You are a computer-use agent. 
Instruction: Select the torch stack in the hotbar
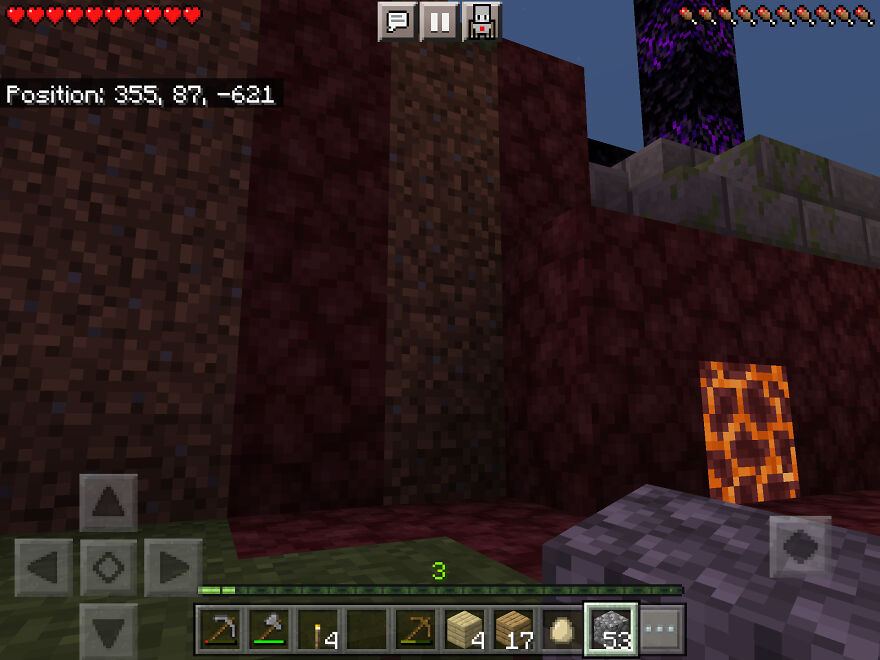(x=318, y=630)
